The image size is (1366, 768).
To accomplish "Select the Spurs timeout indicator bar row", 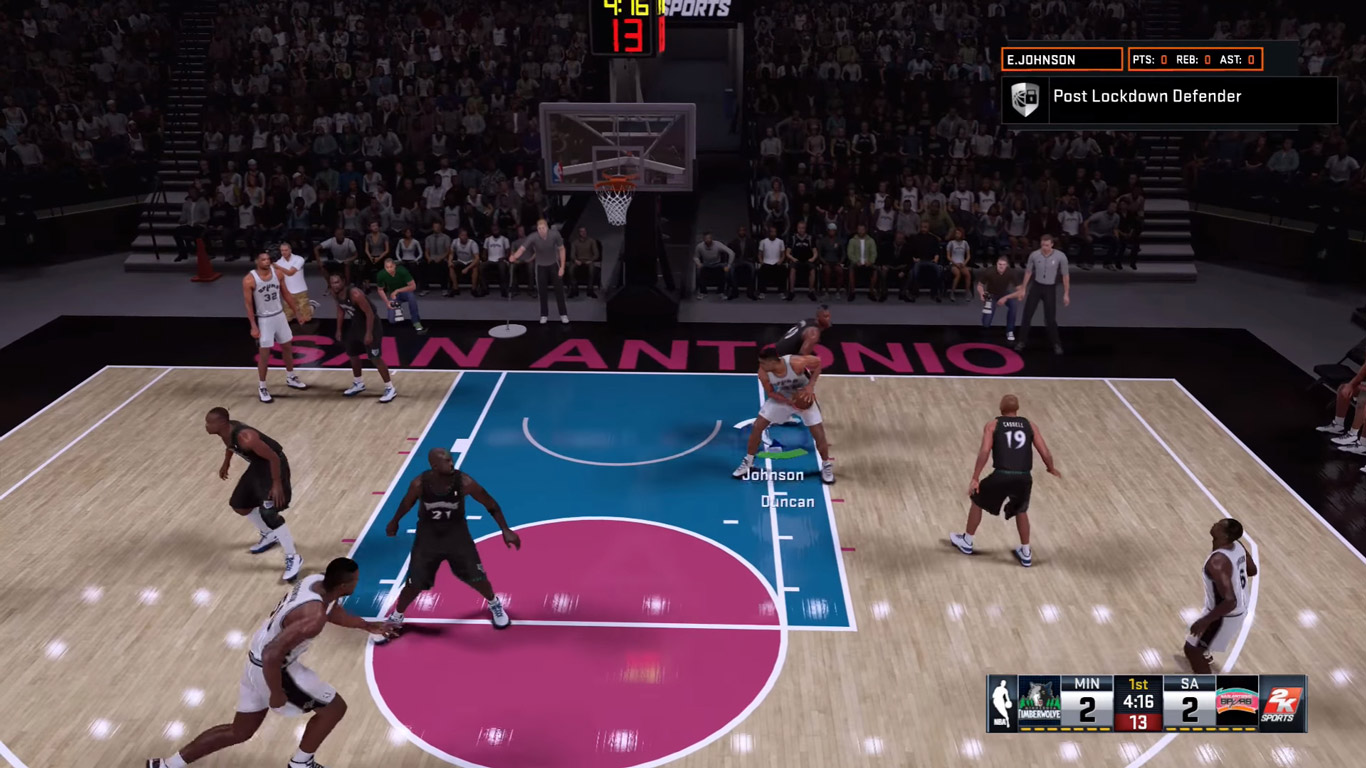I will (1208, 727).
